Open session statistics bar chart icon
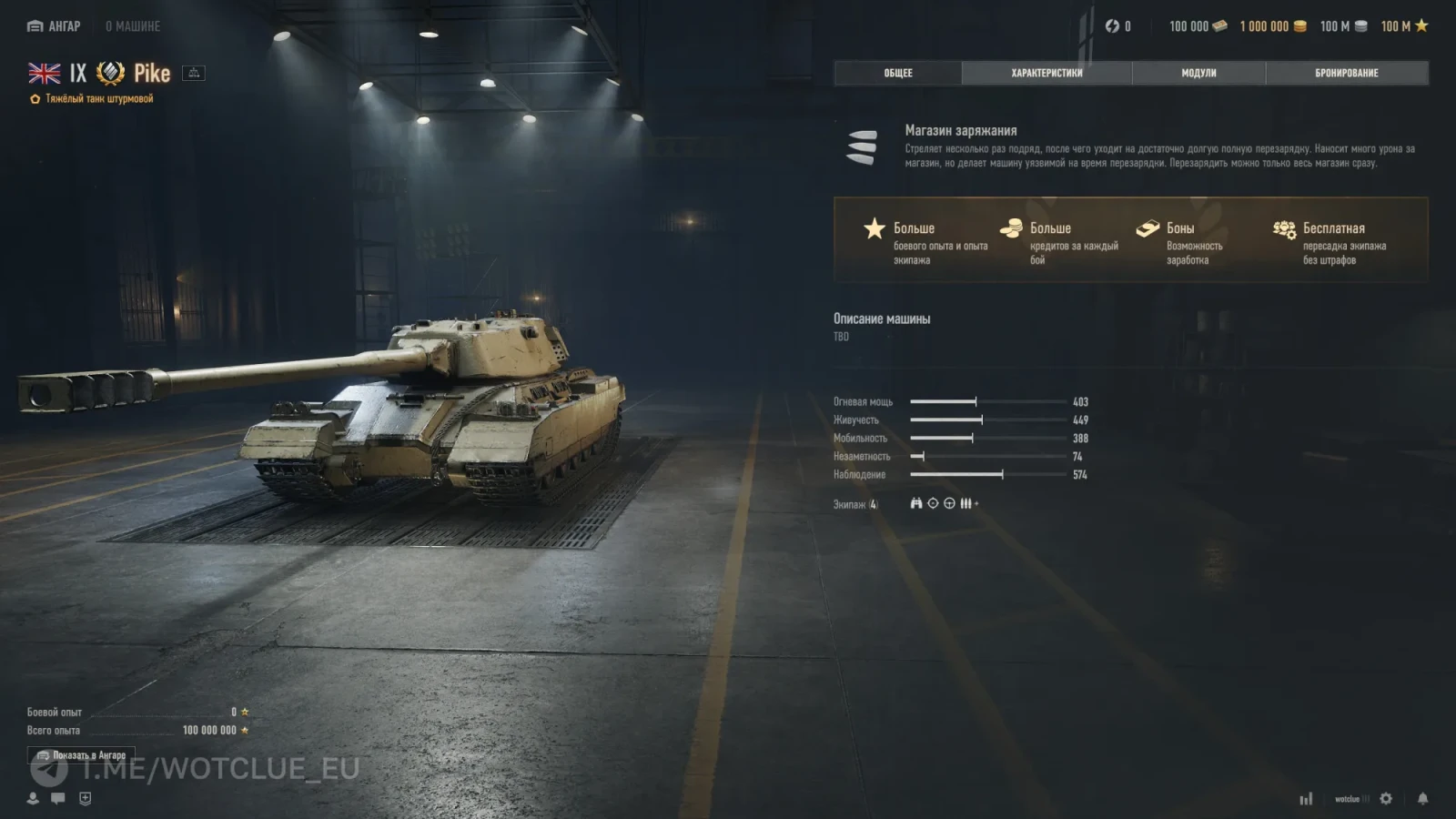This screenshot has height=819, width=1456. pos(1307,798)
